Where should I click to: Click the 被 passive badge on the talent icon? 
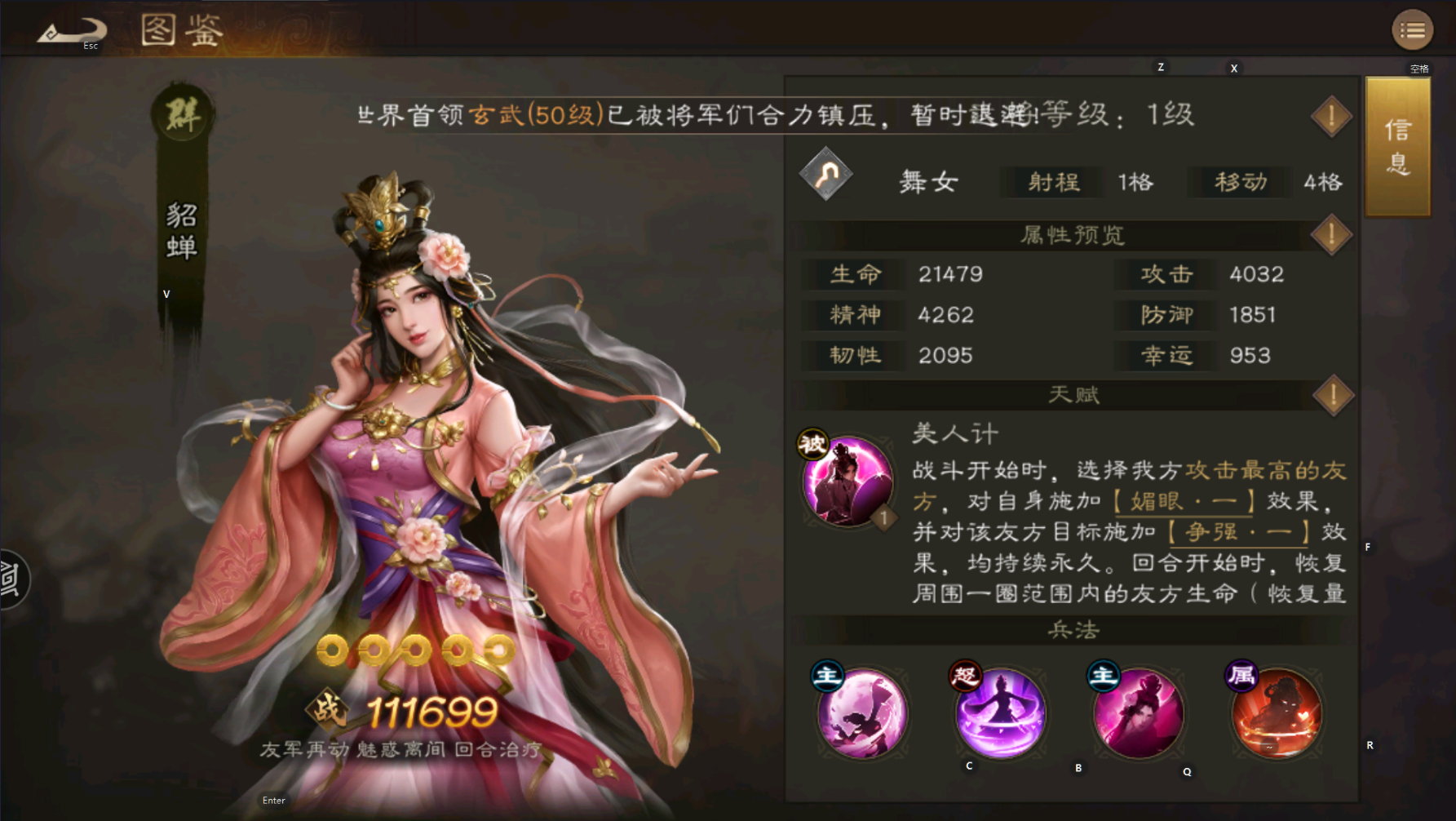click(x=814, y=443)
